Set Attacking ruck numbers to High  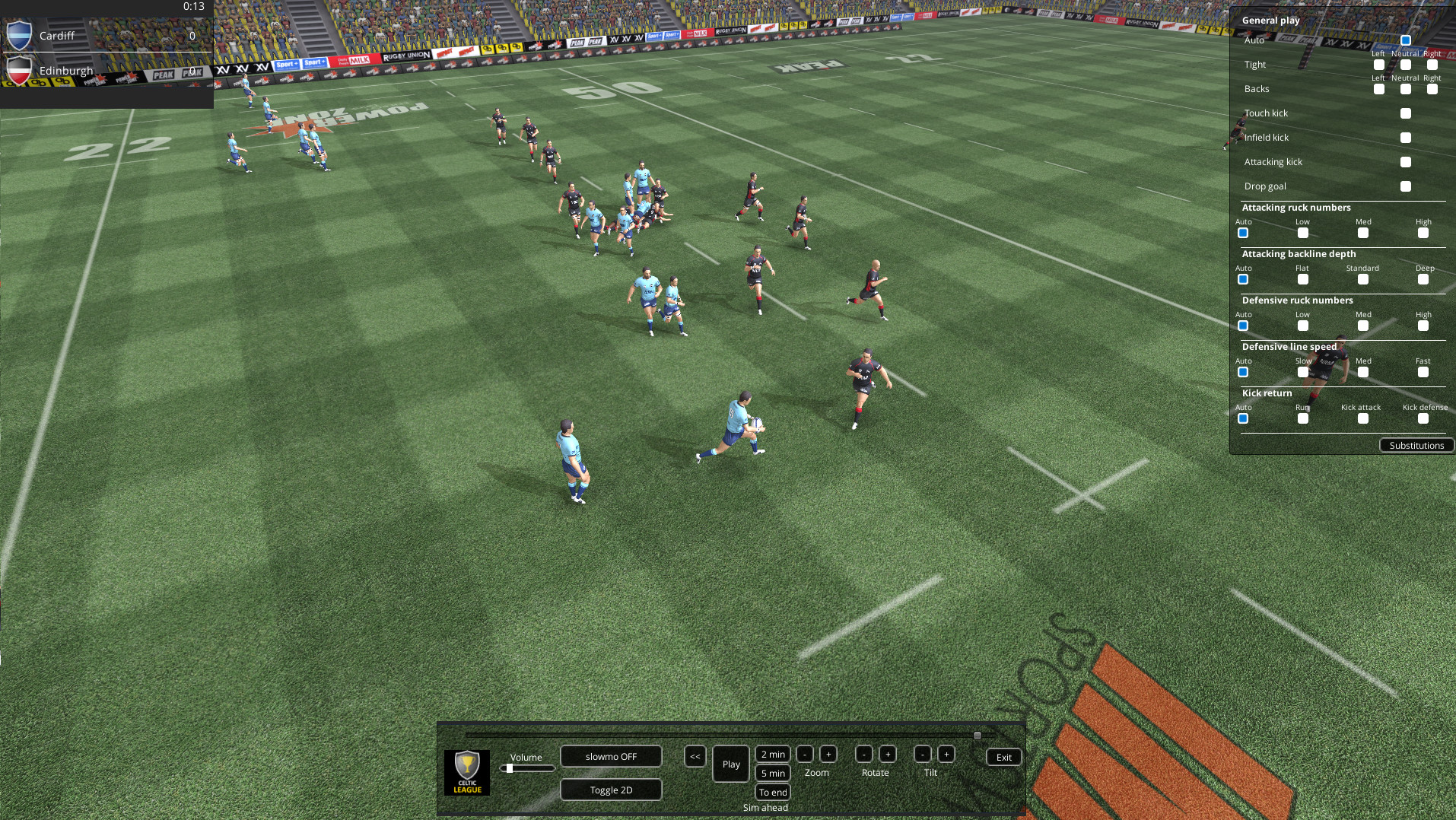pyautogui.click(x=1423, y=234)
